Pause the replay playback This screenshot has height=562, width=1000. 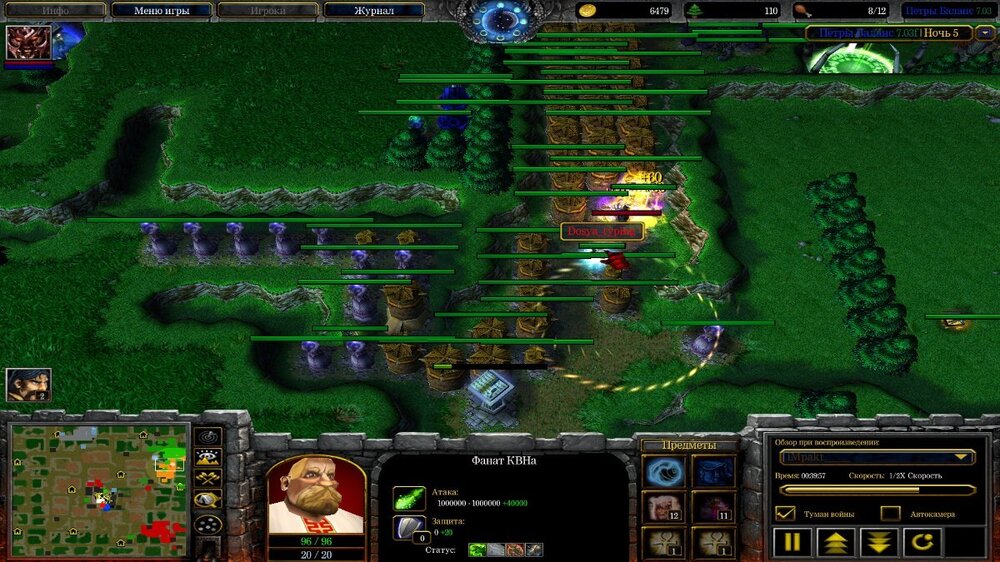(791, 543)
